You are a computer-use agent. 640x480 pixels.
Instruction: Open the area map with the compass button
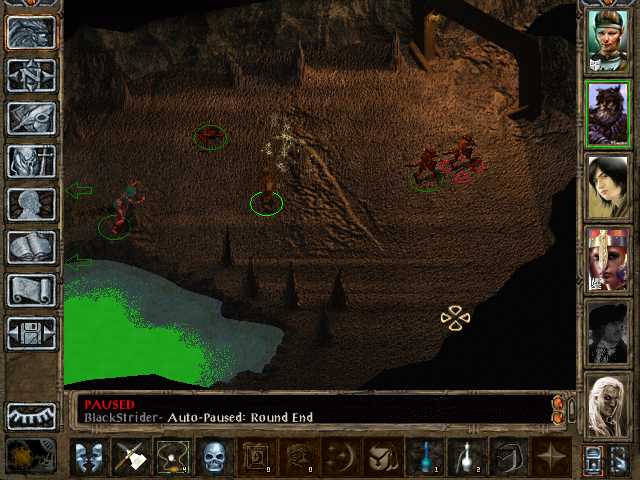point(31,74)
